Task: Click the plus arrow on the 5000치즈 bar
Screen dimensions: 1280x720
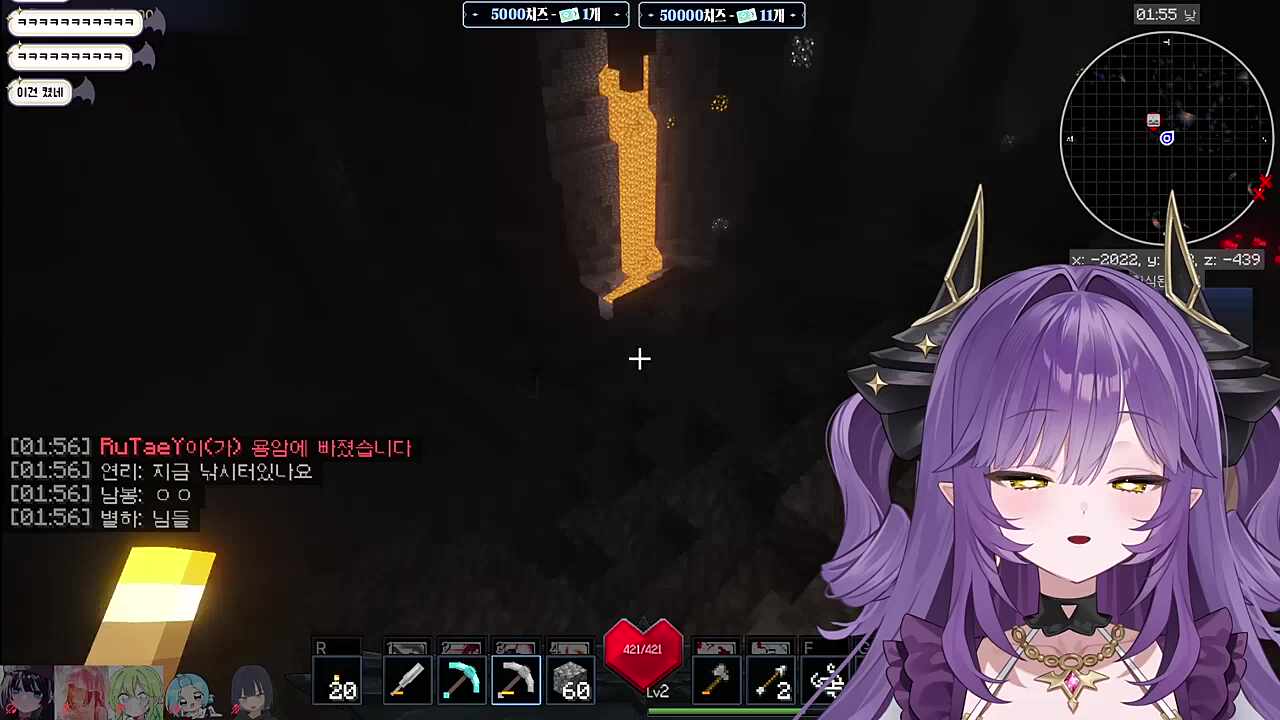Action: click(x=617, y=14)
